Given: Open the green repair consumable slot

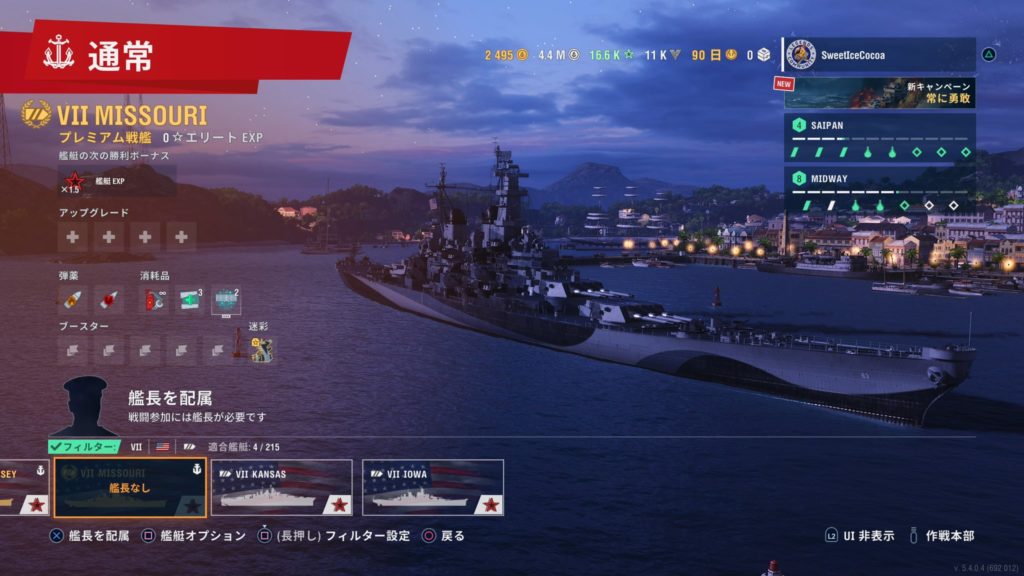Looking at the screenshot, I should (x=189, y=299).
